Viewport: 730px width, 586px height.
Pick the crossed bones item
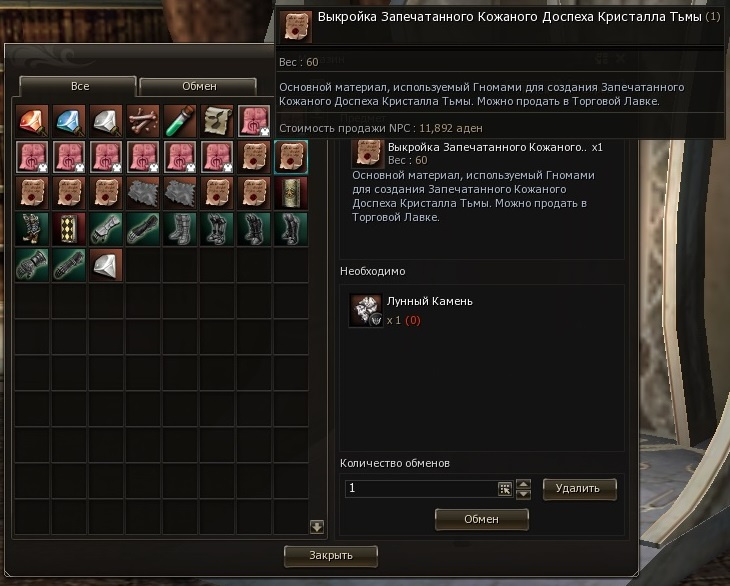(x=143, y=120)
